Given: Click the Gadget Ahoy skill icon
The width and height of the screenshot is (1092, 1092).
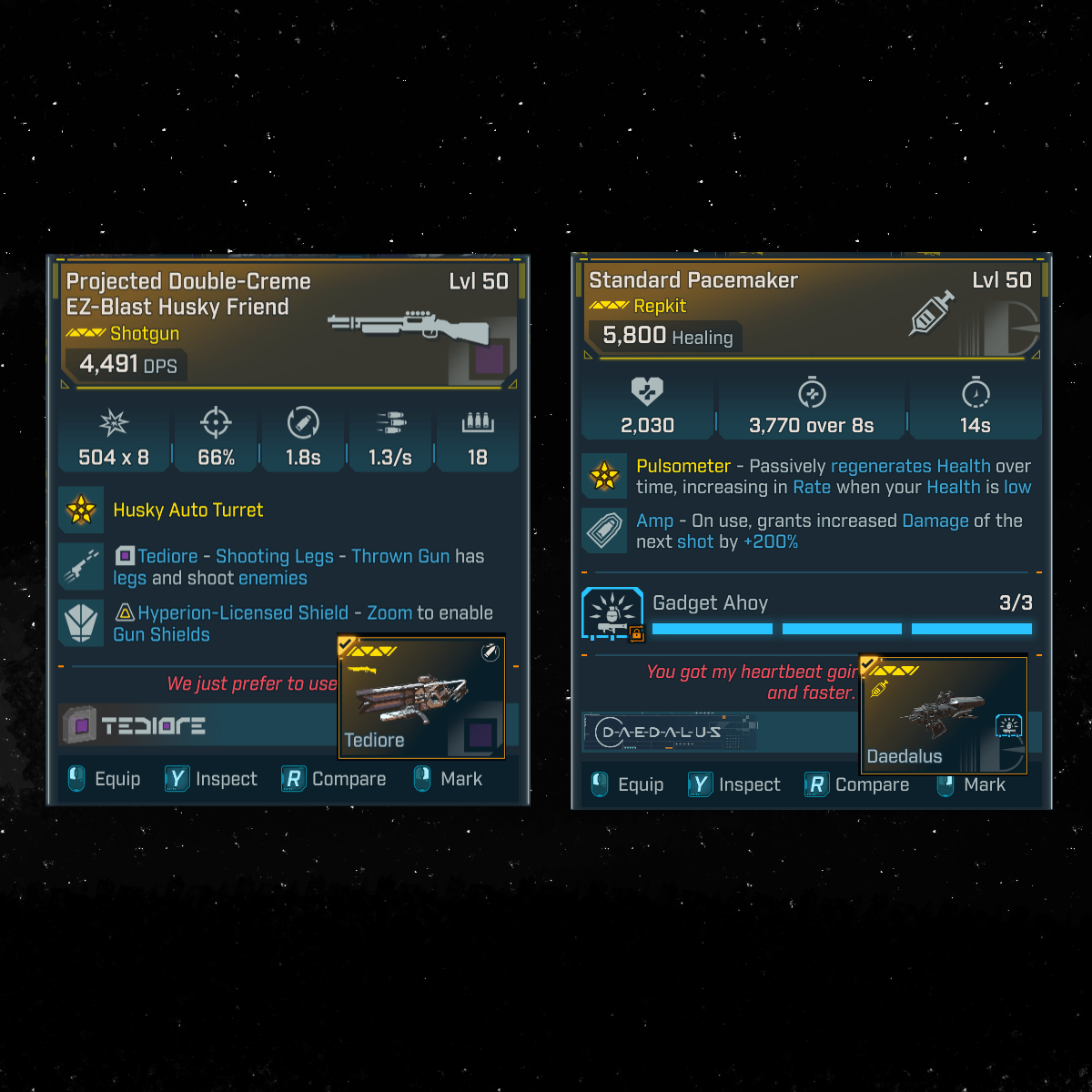Looking at the screenshot, I should click(x=612, y=613).
